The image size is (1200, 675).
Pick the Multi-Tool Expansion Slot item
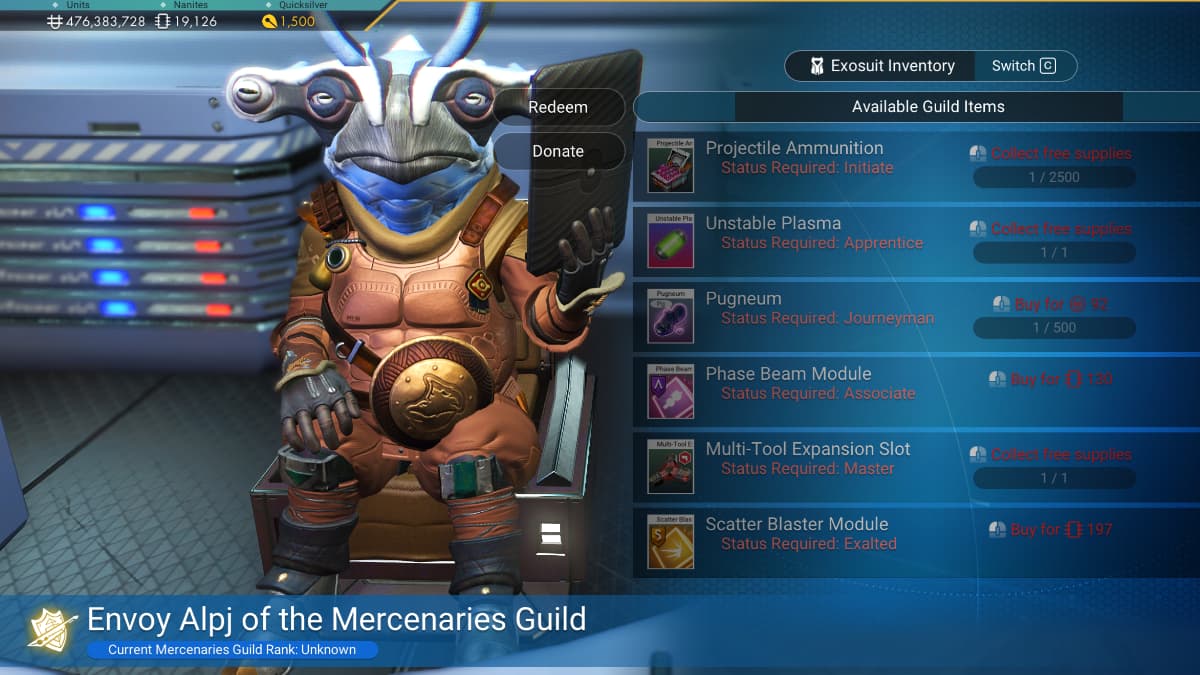[808, 458]
